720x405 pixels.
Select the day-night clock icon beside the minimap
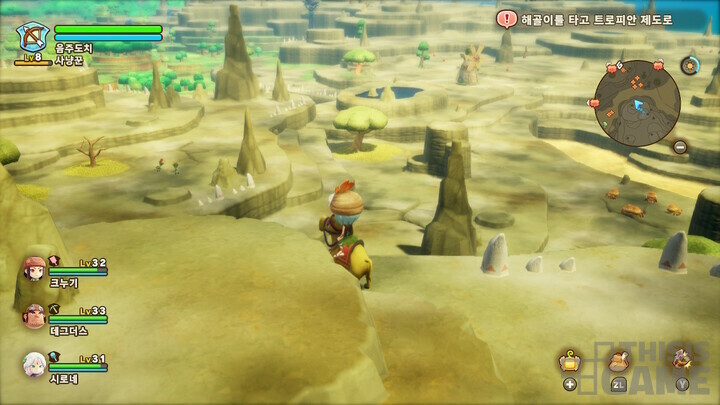click(x=689, y=66)
